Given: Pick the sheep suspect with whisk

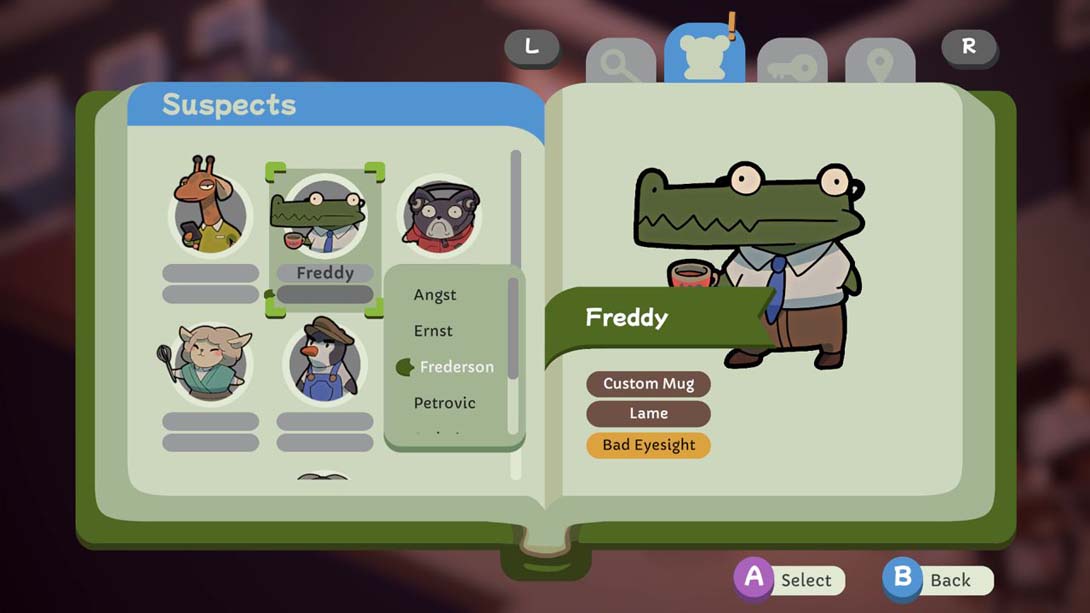Looking at the screenshot, I should (210, 362).
